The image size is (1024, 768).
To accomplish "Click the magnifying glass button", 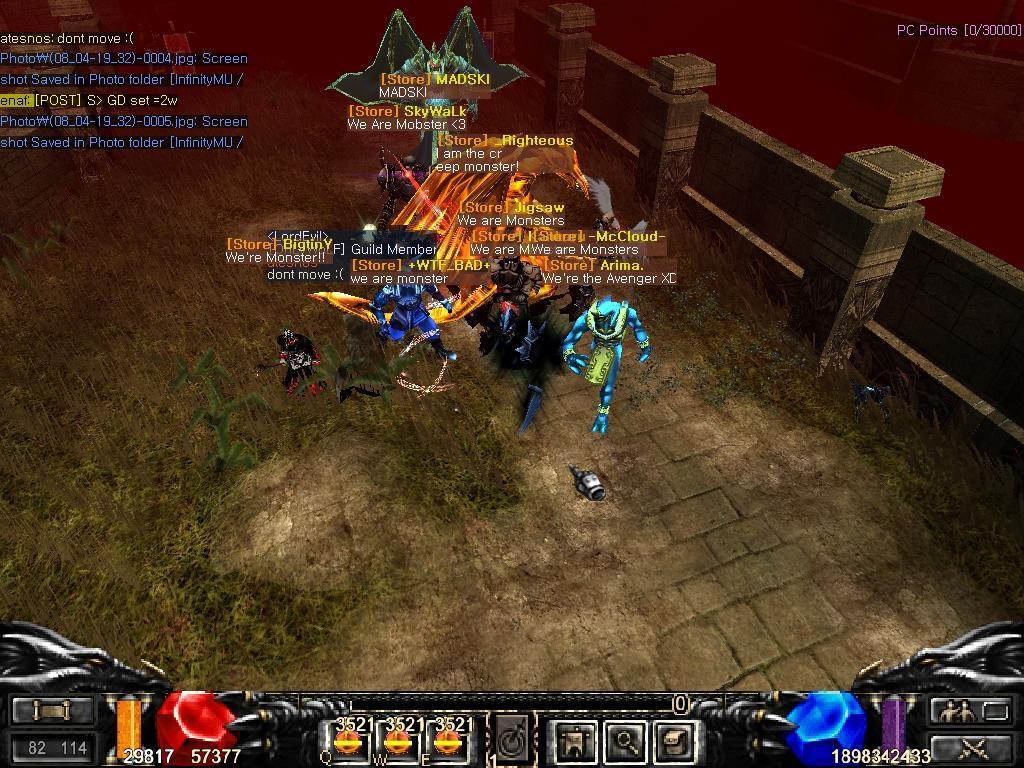I will click(x=625, y=741).
